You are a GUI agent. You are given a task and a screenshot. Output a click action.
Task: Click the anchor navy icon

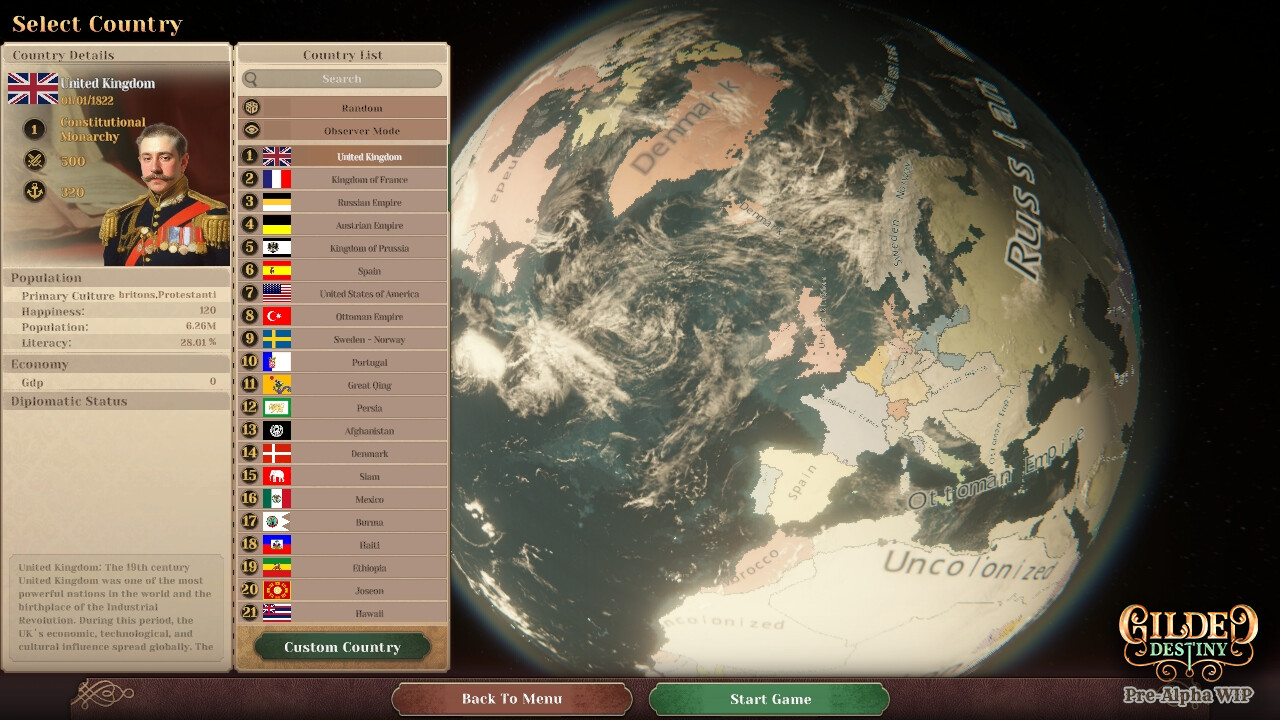tap(34, 191)
